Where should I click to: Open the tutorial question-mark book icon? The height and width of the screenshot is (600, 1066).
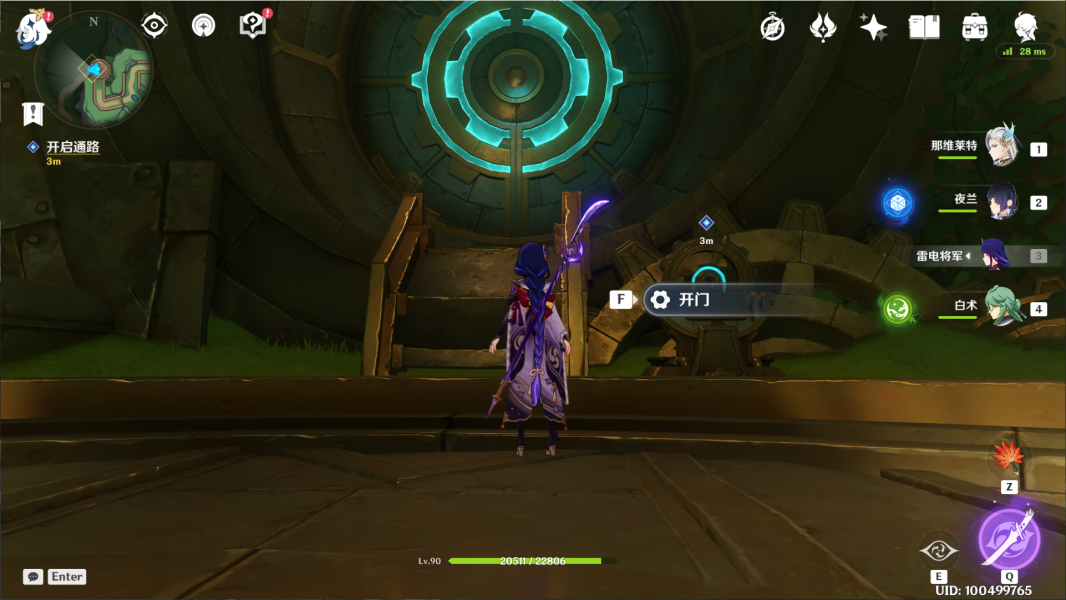254,25
